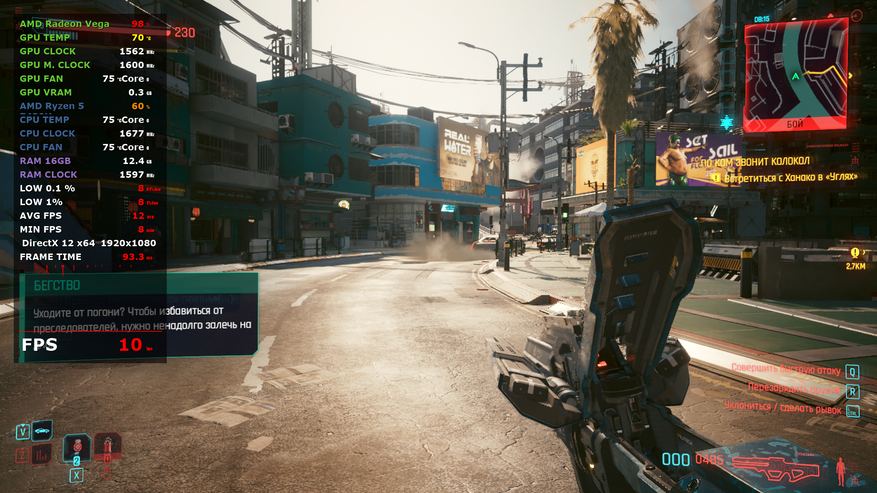Screen dimensions: 877x493
Task: Click the yellow distance marker showing 2.7KM
Action: [855, 259]
